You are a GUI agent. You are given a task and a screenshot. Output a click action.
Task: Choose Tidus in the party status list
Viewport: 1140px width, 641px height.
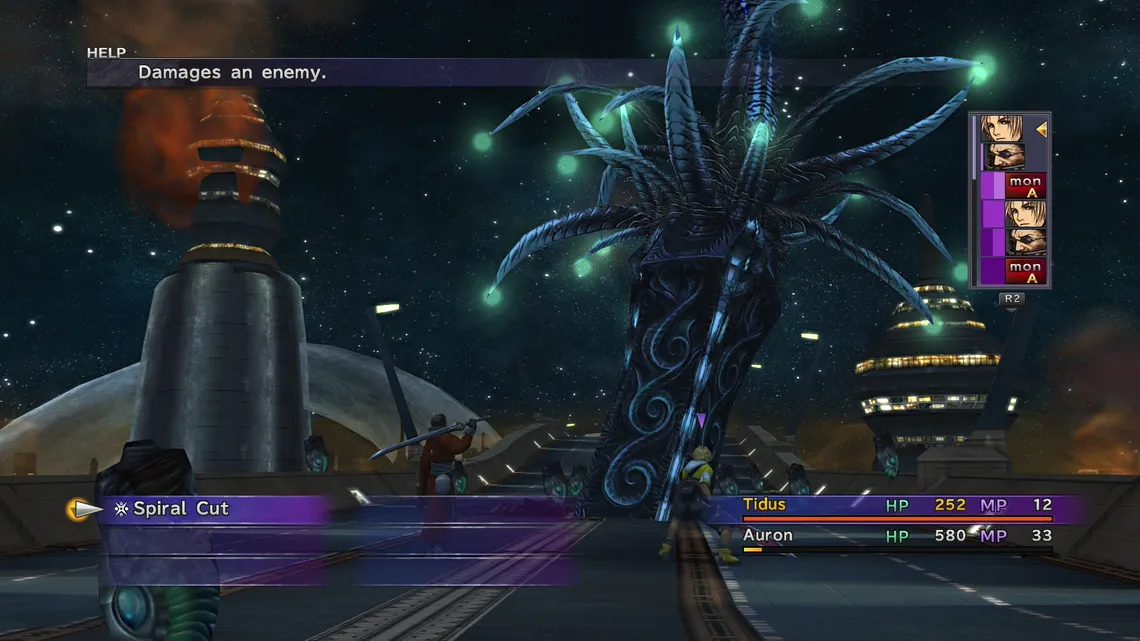(x=765, y=505)
